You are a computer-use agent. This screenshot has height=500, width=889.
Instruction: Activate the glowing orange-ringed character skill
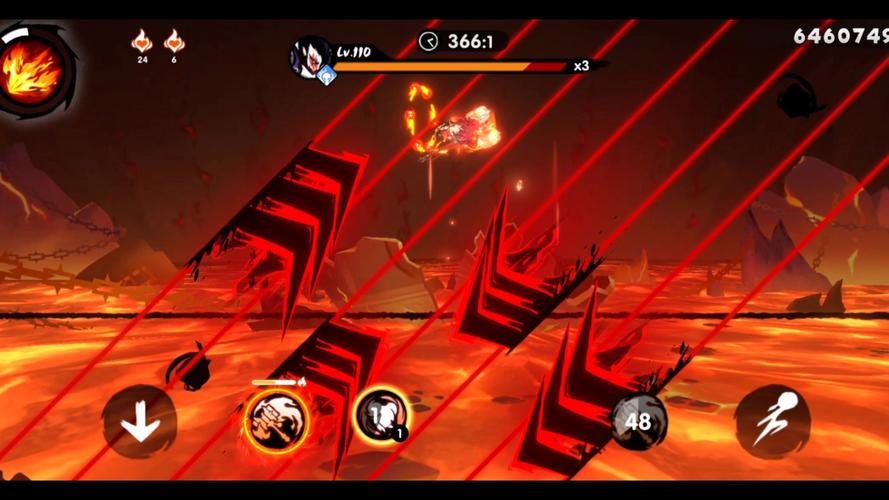[x=276, y=419]
